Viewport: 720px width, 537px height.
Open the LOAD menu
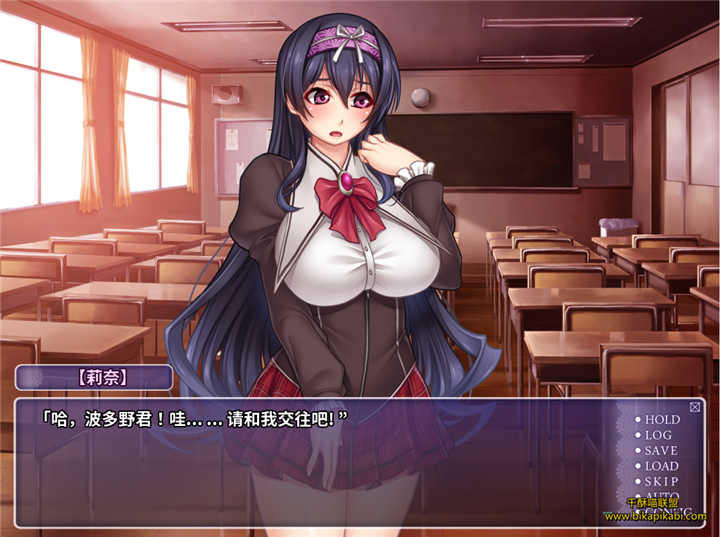pyautogui.click(x=661, y=466)
